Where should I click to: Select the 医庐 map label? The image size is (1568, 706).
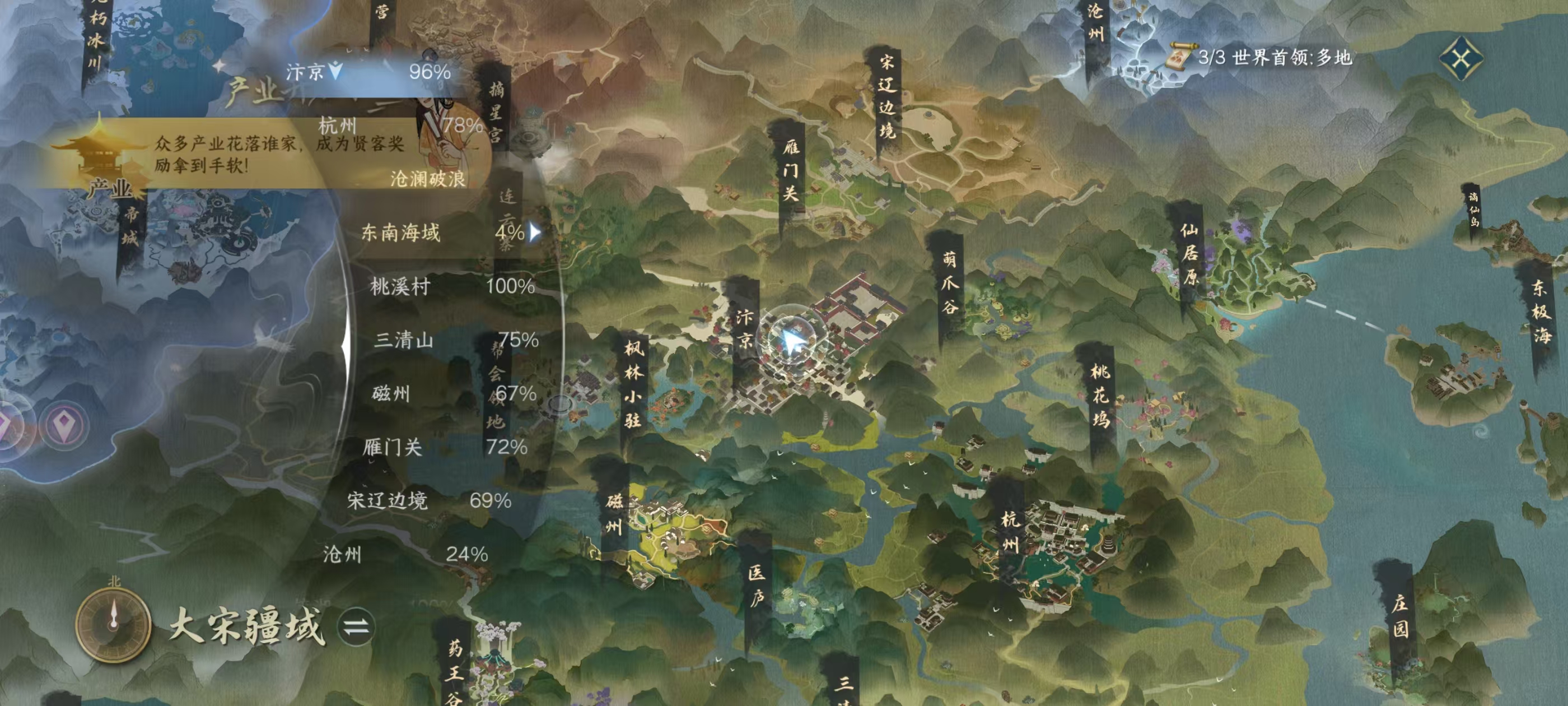pyautogui.click(x=757, y=586)
